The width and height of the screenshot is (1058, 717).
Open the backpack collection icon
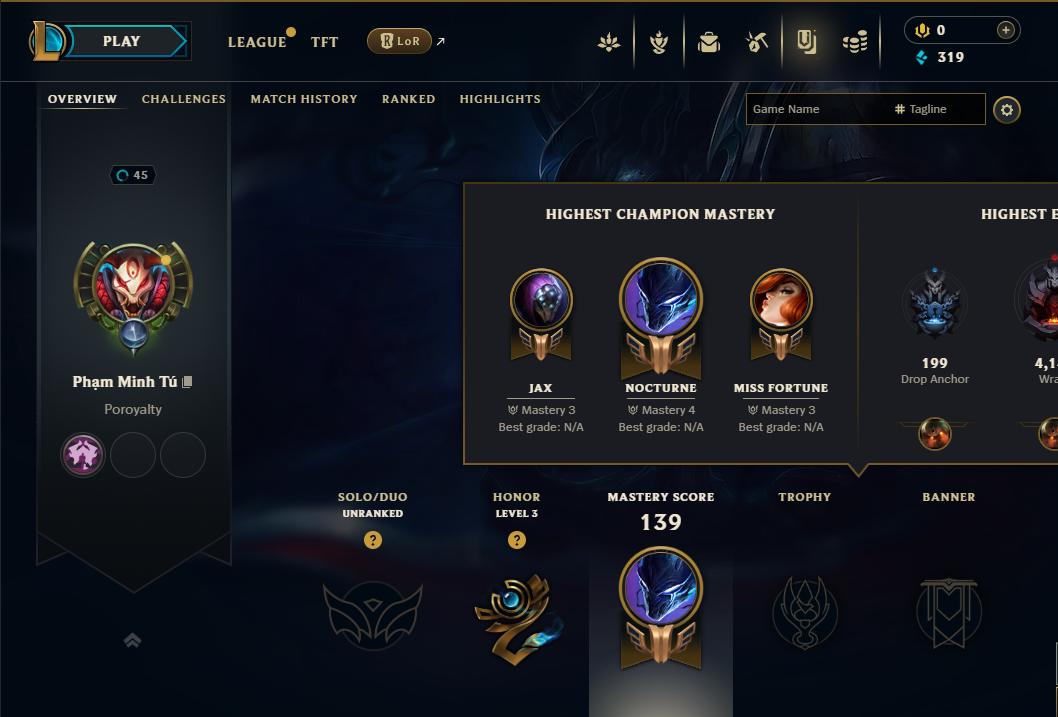(709, 42)
